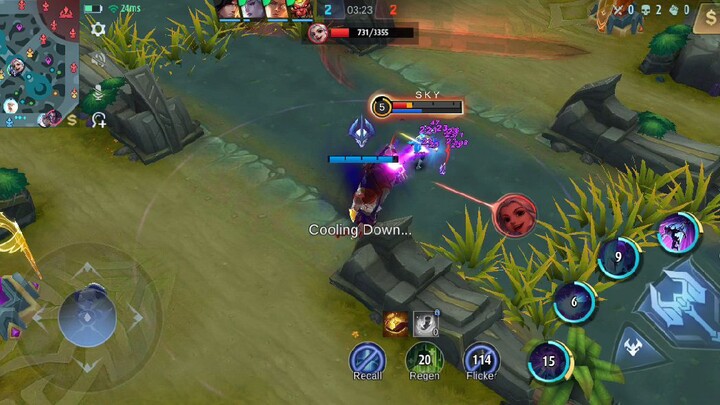Select the golden flame equipment item

pyautogui.click(x=394, y=323)
